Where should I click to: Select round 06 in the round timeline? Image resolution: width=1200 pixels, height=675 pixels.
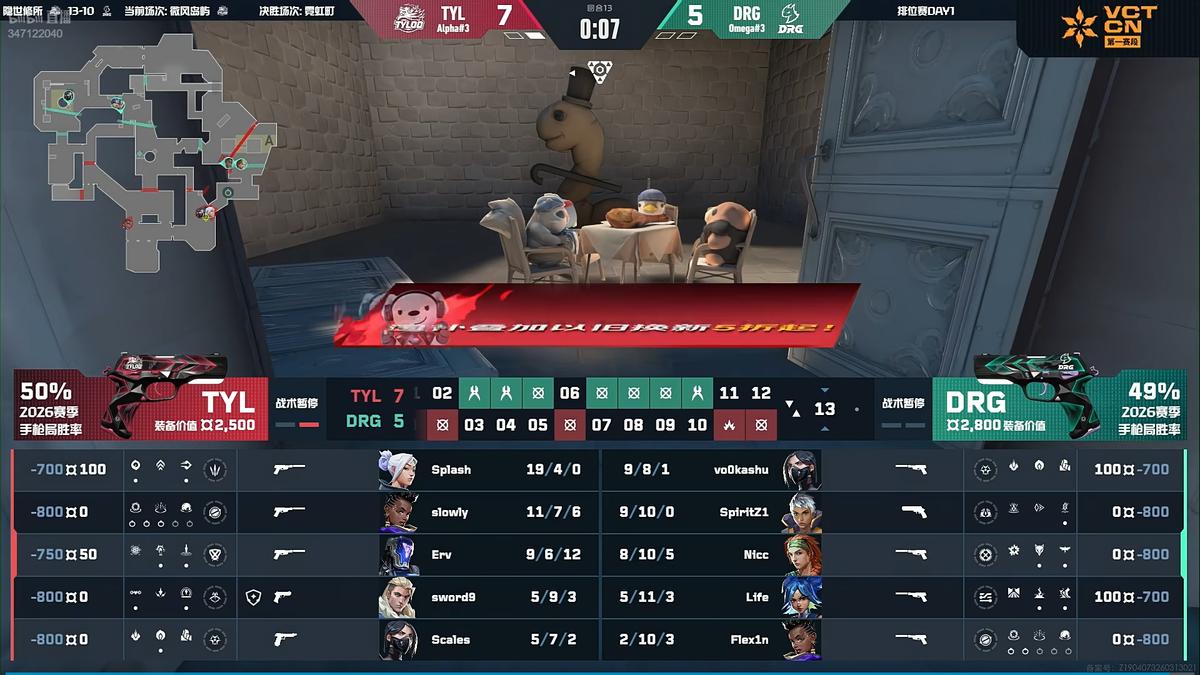tap(569, 393)
